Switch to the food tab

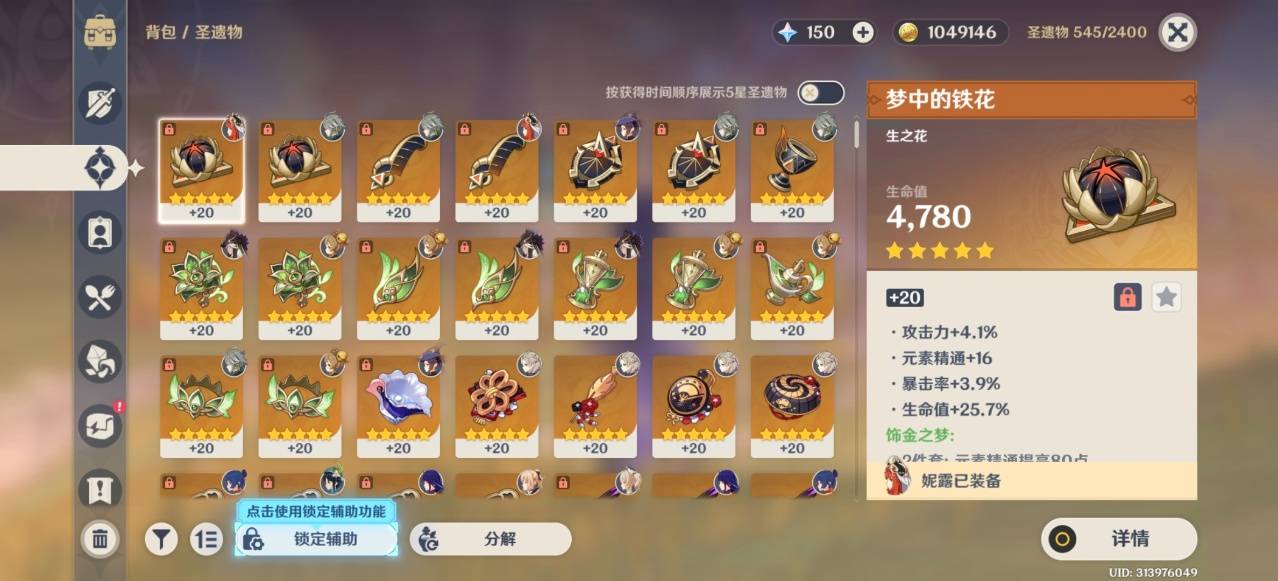point(100,297)
